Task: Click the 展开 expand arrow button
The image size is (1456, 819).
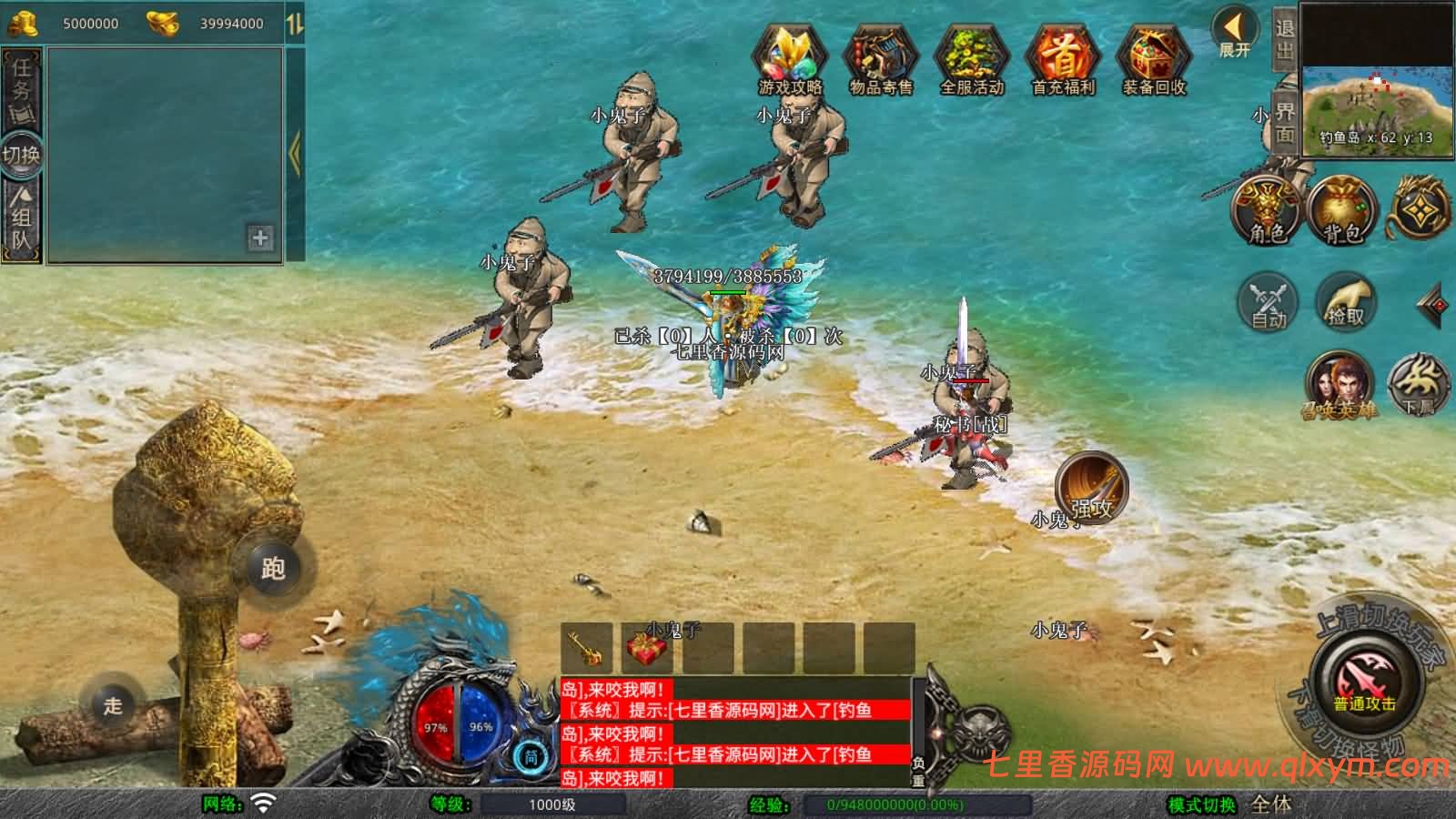Action: point(1235,33)
